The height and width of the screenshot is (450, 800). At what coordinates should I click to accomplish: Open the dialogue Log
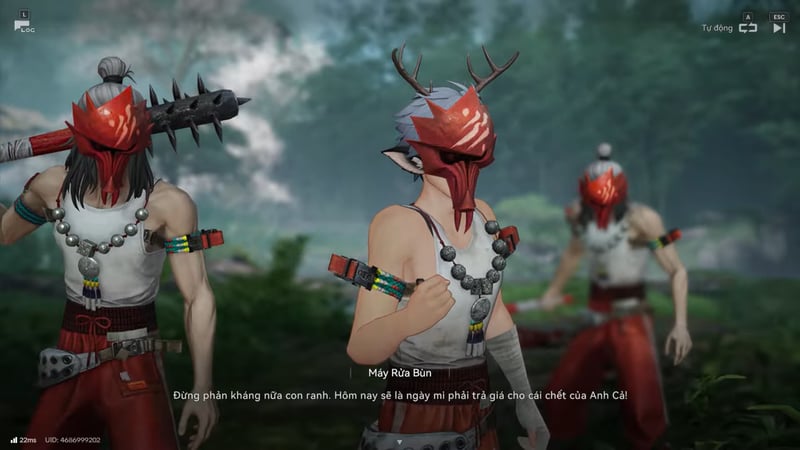point(23,22)
